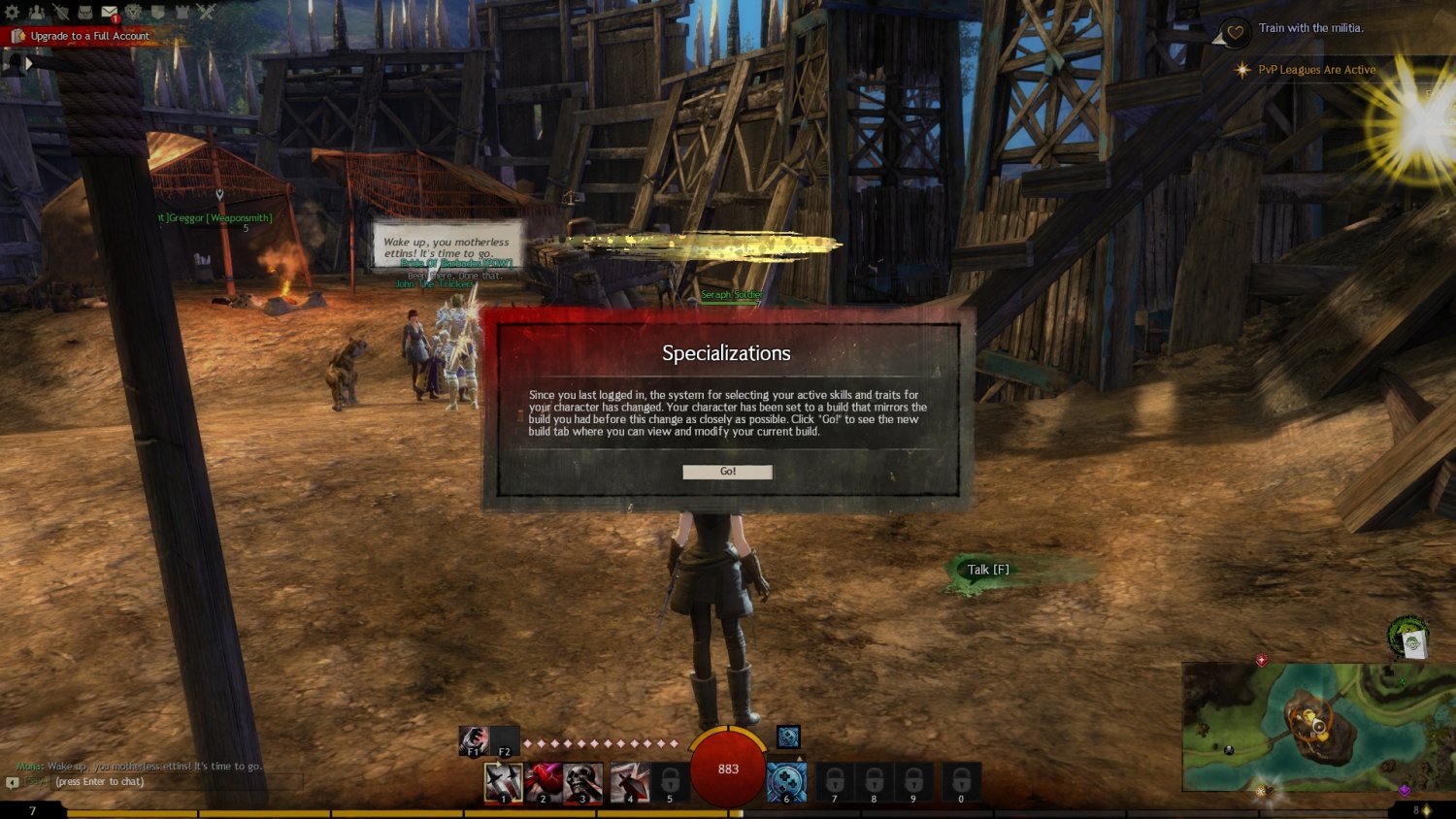The width and height of the screenshot is (1456, 819).
Task: Activate the blue healing skill in slot 6
Action: pyautogui.click(x=786, y=782)
